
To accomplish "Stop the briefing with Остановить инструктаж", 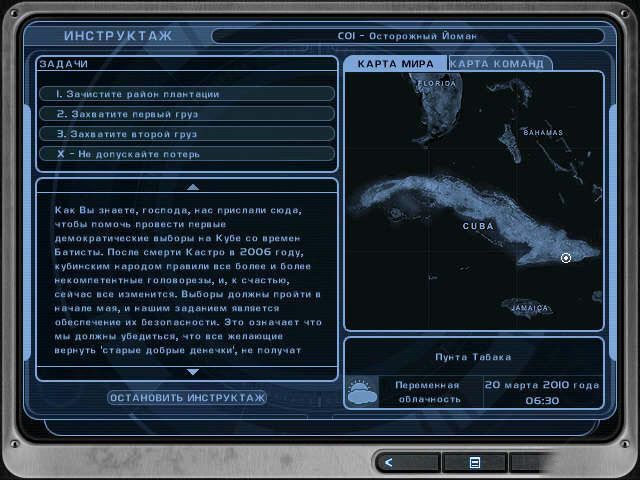I will click(187, 398).
